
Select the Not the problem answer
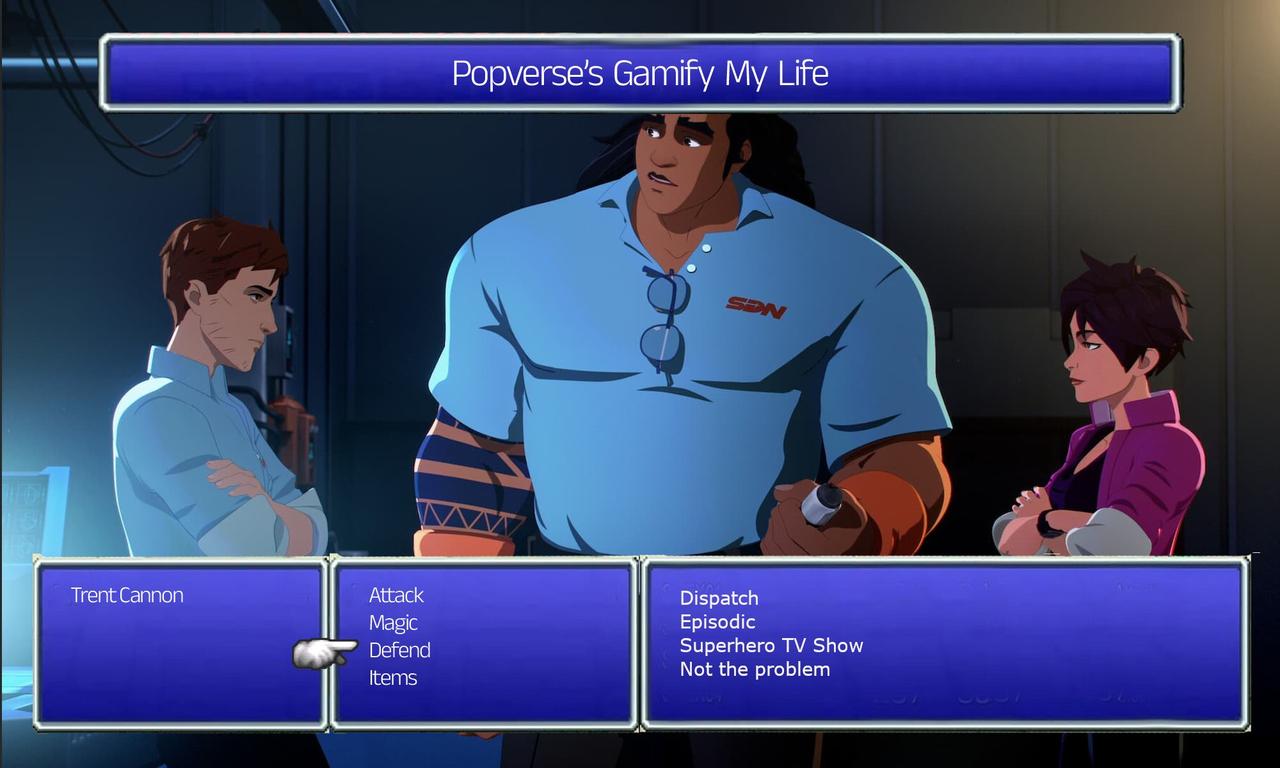click(x=754, y=669)
